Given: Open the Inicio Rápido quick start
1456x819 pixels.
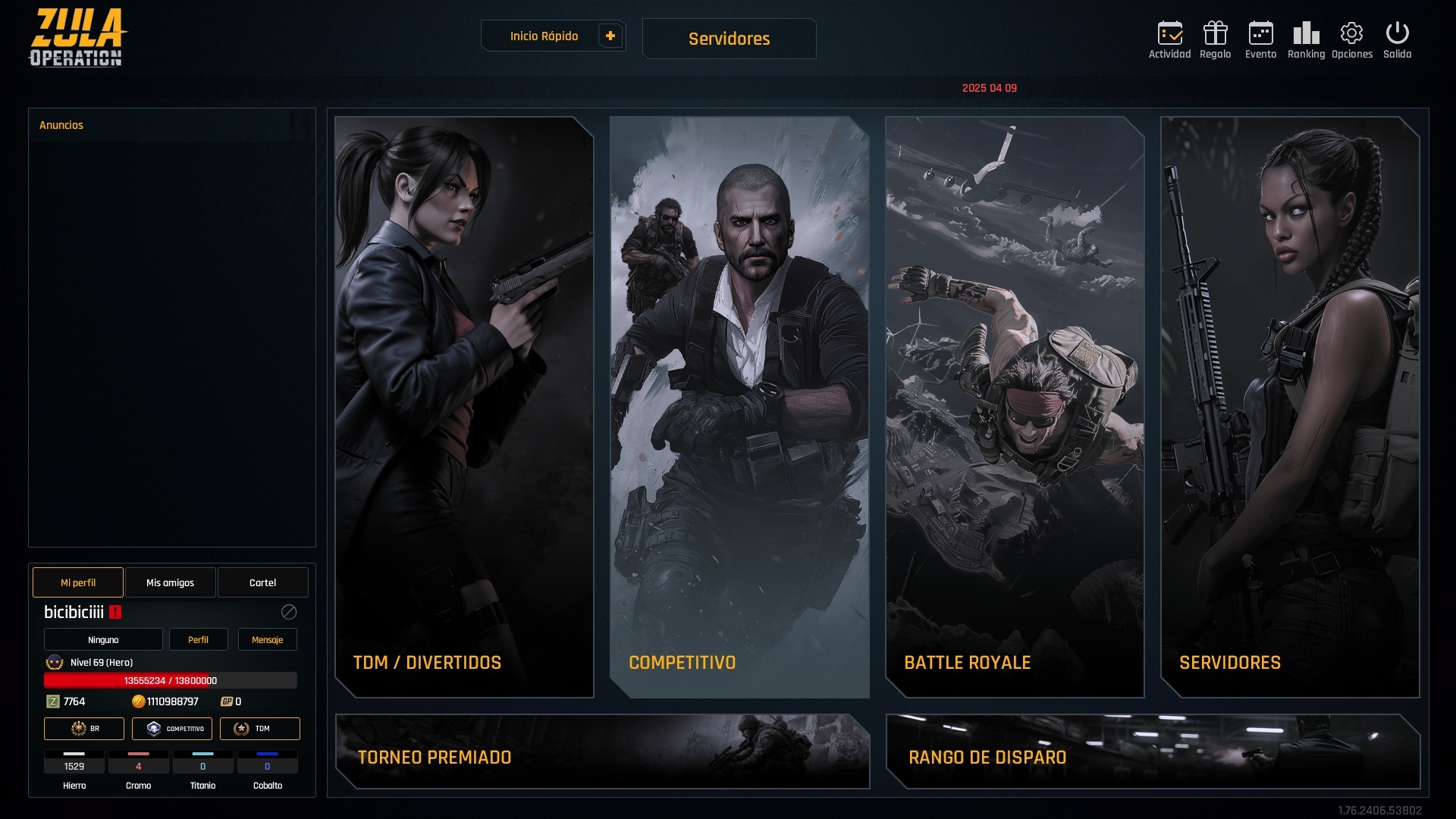Looking at the screenshot, I should [x=544, y=36].
